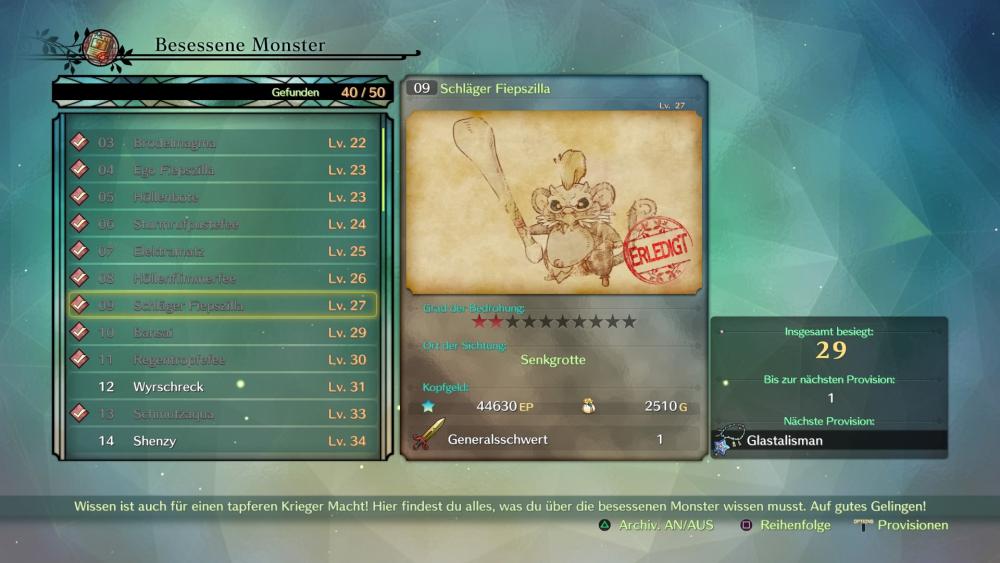The image size is (1000, 563).
Task: Open the level 24 monster entry 06
Action: 222,224
